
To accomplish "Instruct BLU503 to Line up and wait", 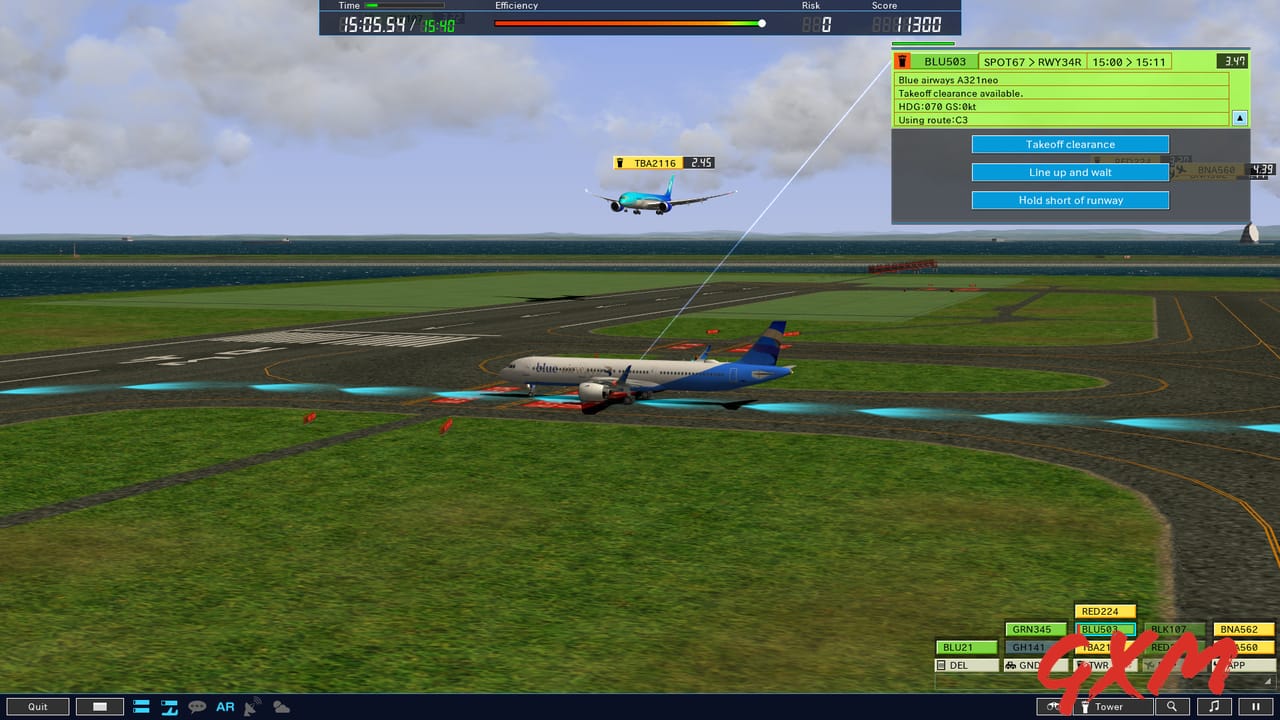I will click(x=1070, y=172).
